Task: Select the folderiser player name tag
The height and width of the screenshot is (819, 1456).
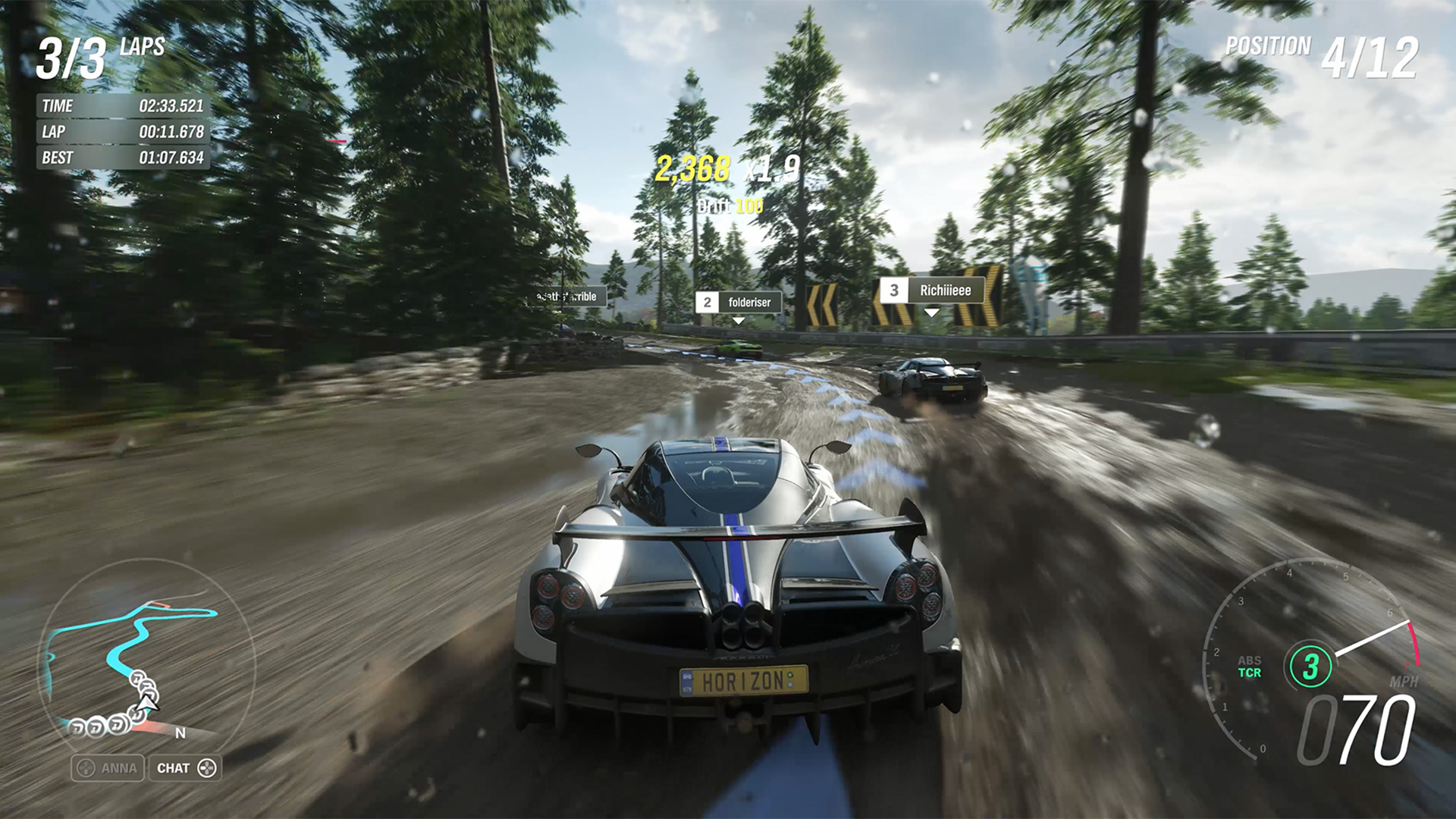Action: 739,303
